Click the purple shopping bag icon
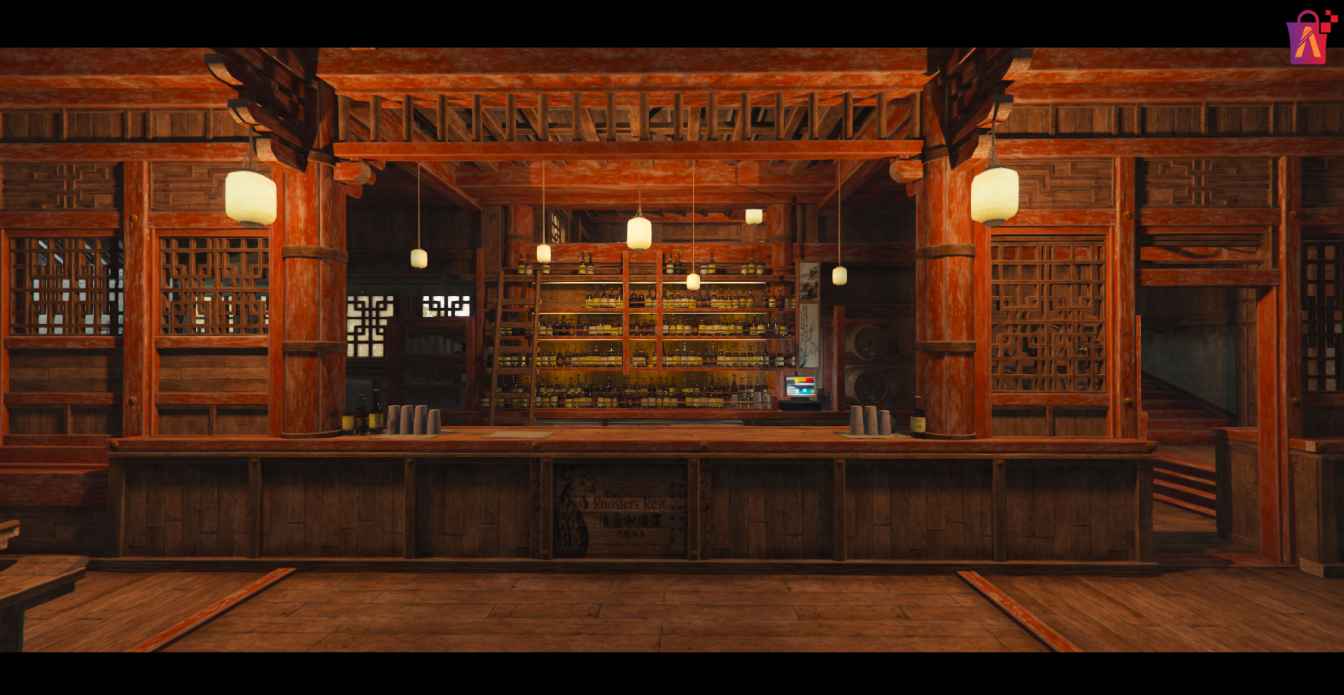The image size is (1344, 695). [1309, 39]
